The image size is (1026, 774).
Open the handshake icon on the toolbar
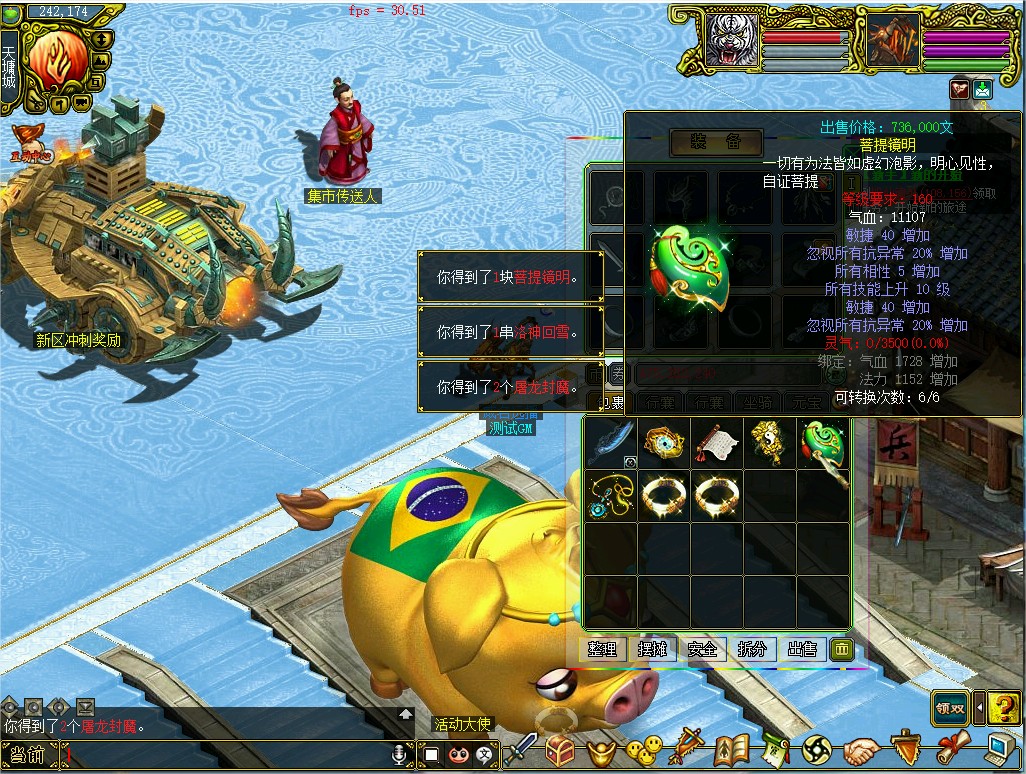[x=860, y=750]
